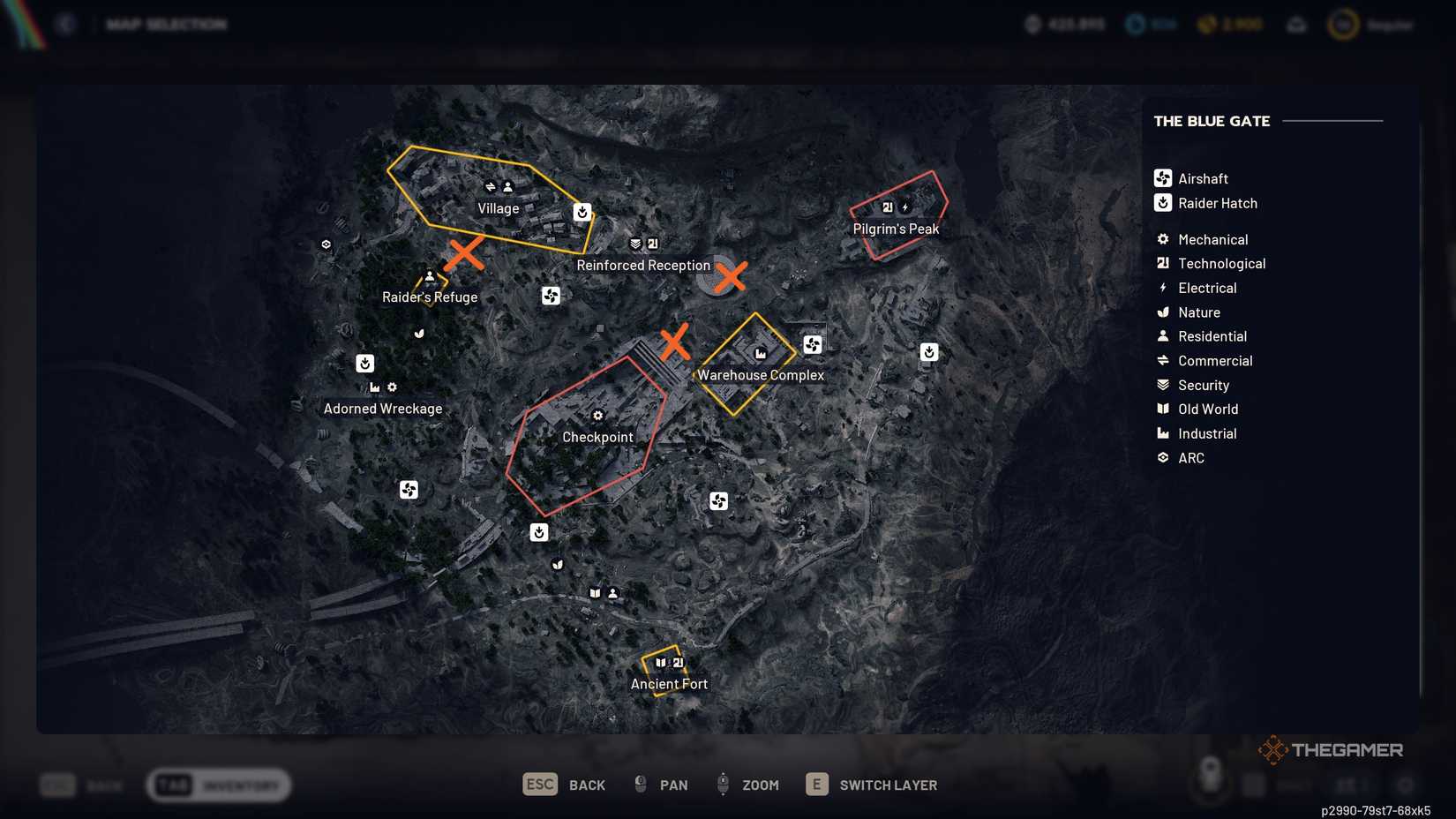
Task: Select the Old World book icon at Ancient Fort
Action: pos(660,663)
